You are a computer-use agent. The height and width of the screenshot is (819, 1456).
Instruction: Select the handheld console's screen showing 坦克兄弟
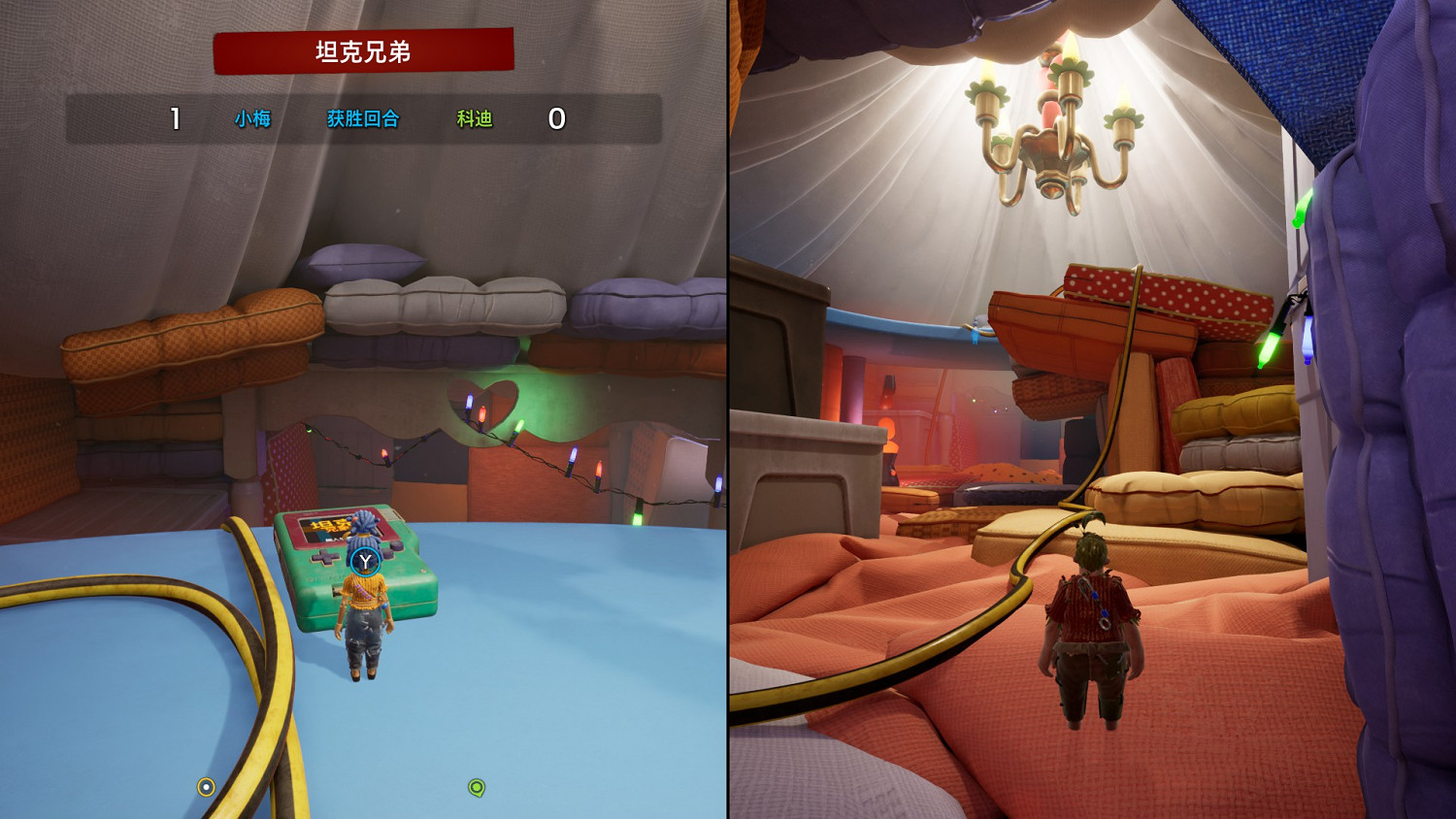(325, 529)
